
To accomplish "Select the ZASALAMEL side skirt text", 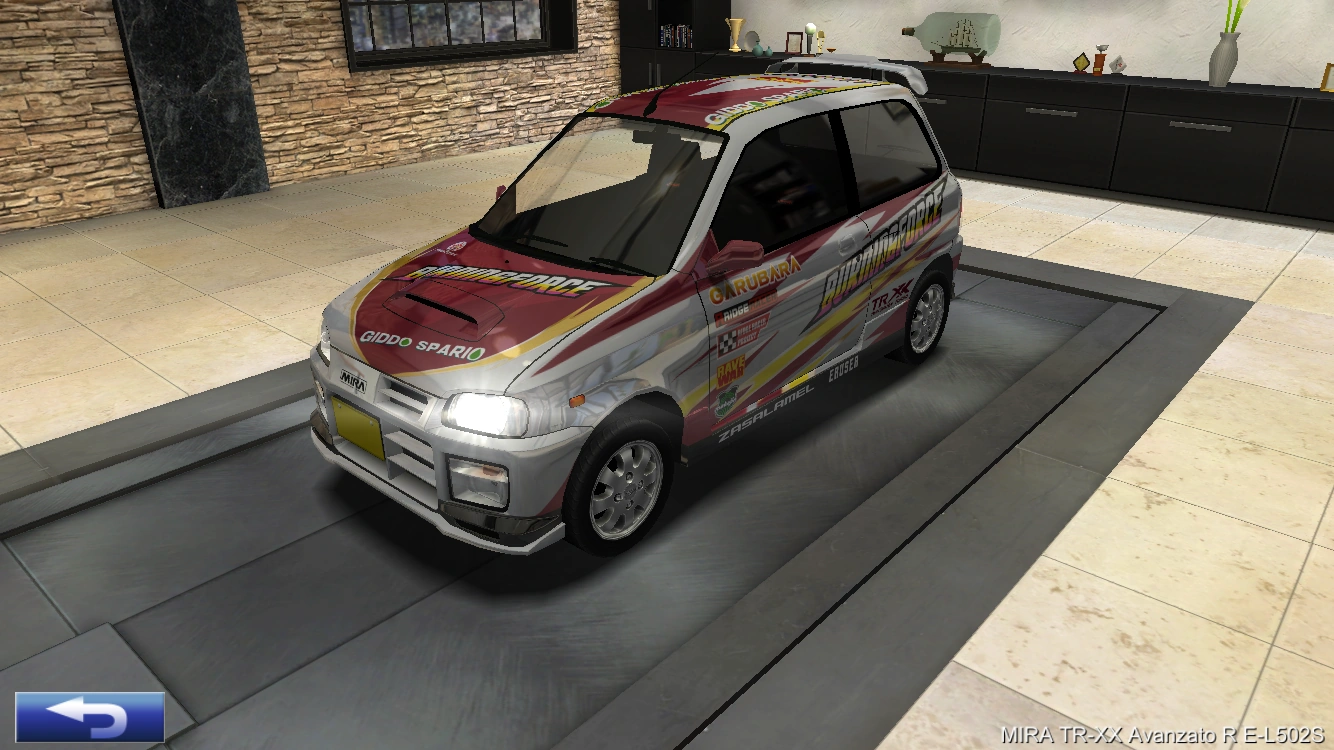I will click(766, 409).
